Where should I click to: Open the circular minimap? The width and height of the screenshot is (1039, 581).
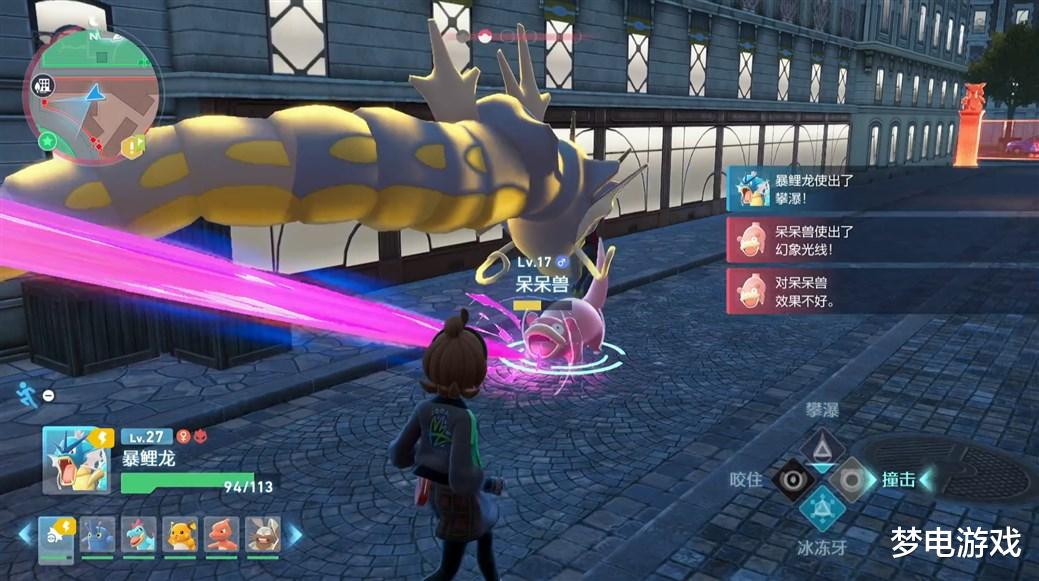click(92, 97)
